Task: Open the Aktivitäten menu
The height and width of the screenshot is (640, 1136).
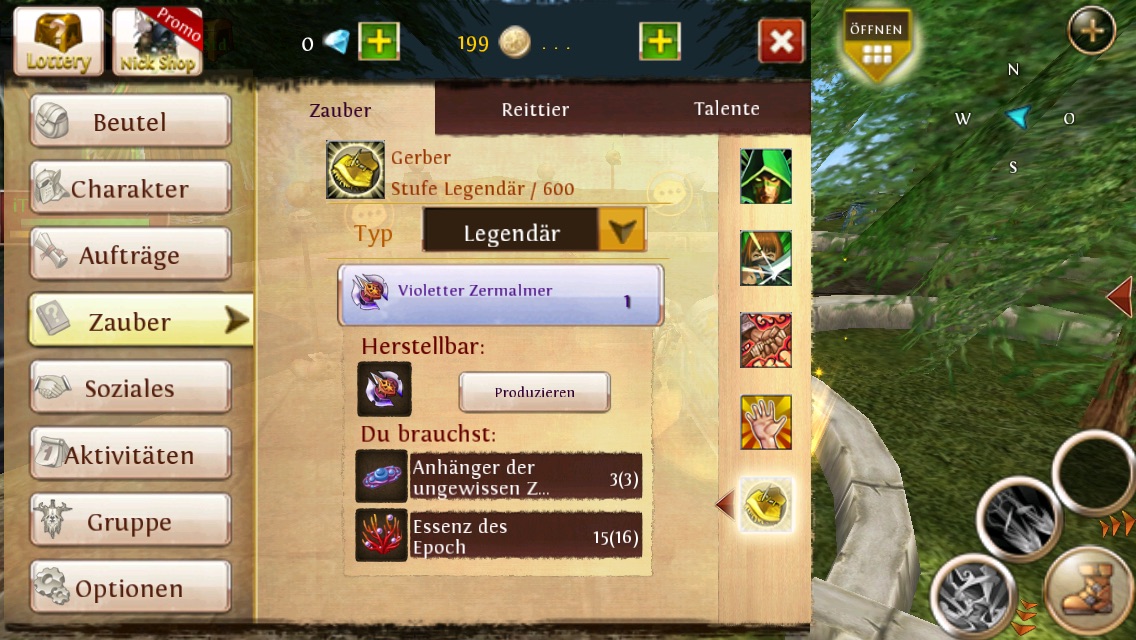Action: coord(130,455)
